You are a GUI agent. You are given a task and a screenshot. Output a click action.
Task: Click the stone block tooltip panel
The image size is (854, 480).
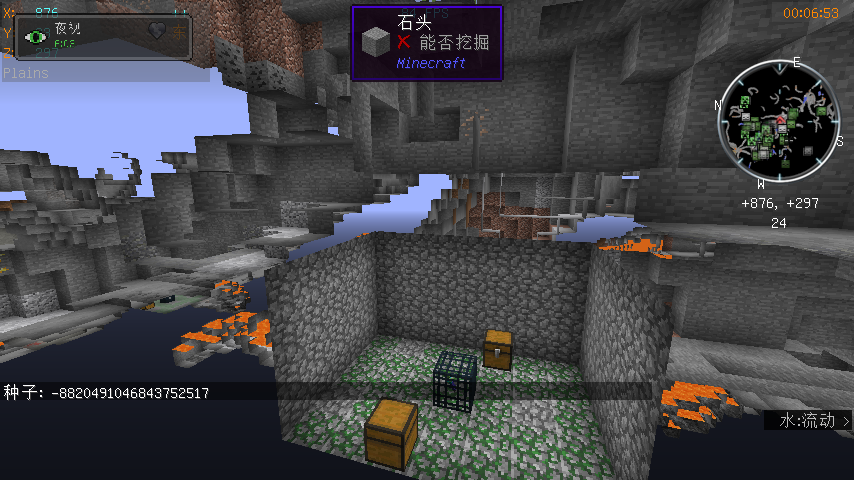pyautogui.click(x=426, y=42)
